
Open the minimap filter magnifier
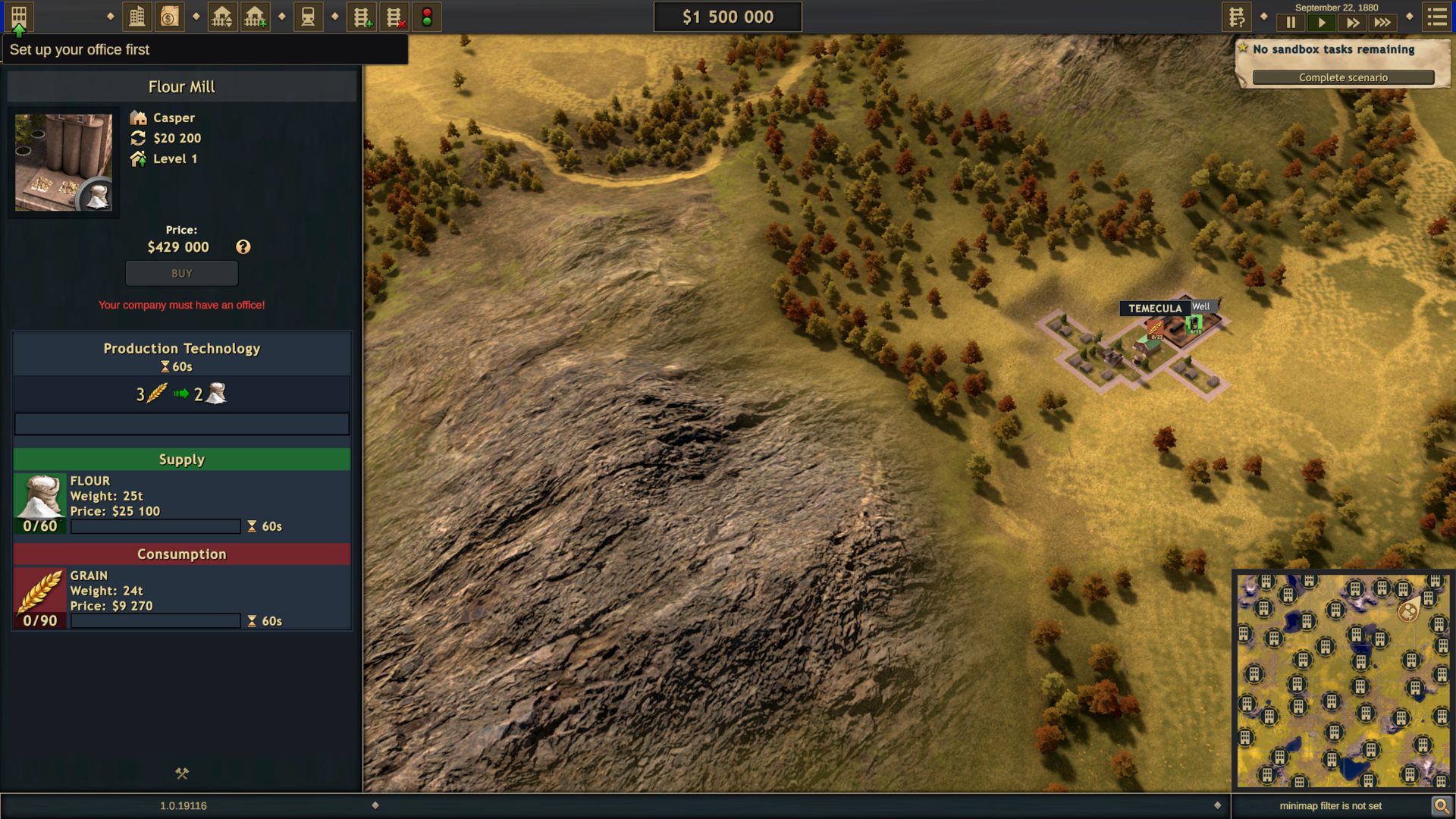pos(1441,806)
